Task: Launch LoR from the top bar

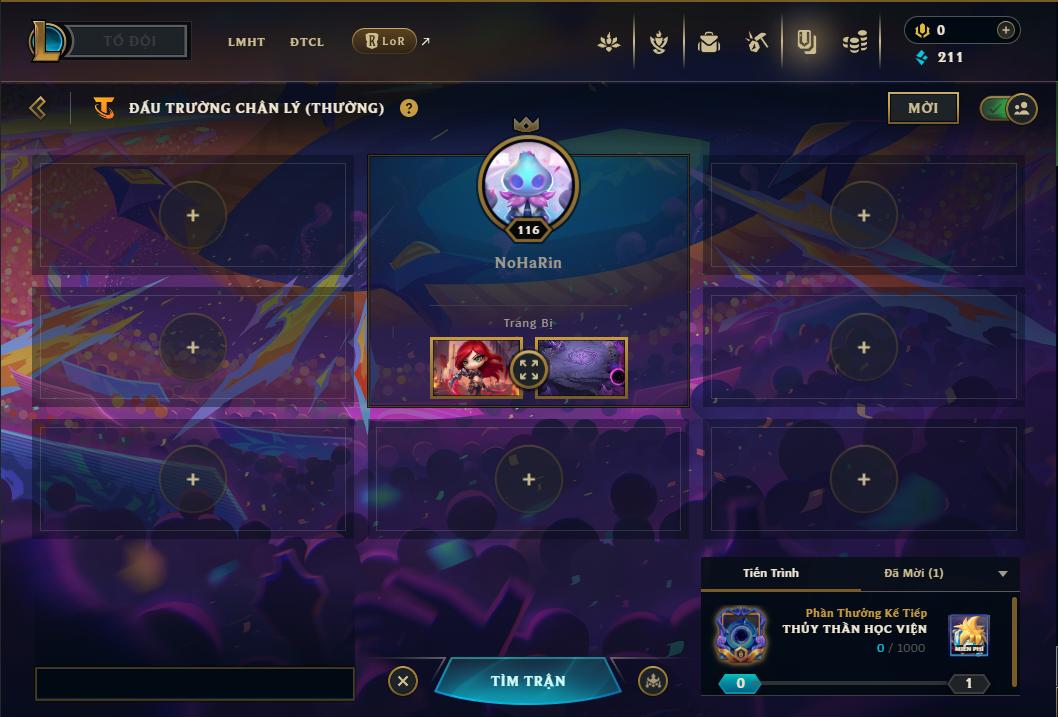Action: click(x=385, y=41)
